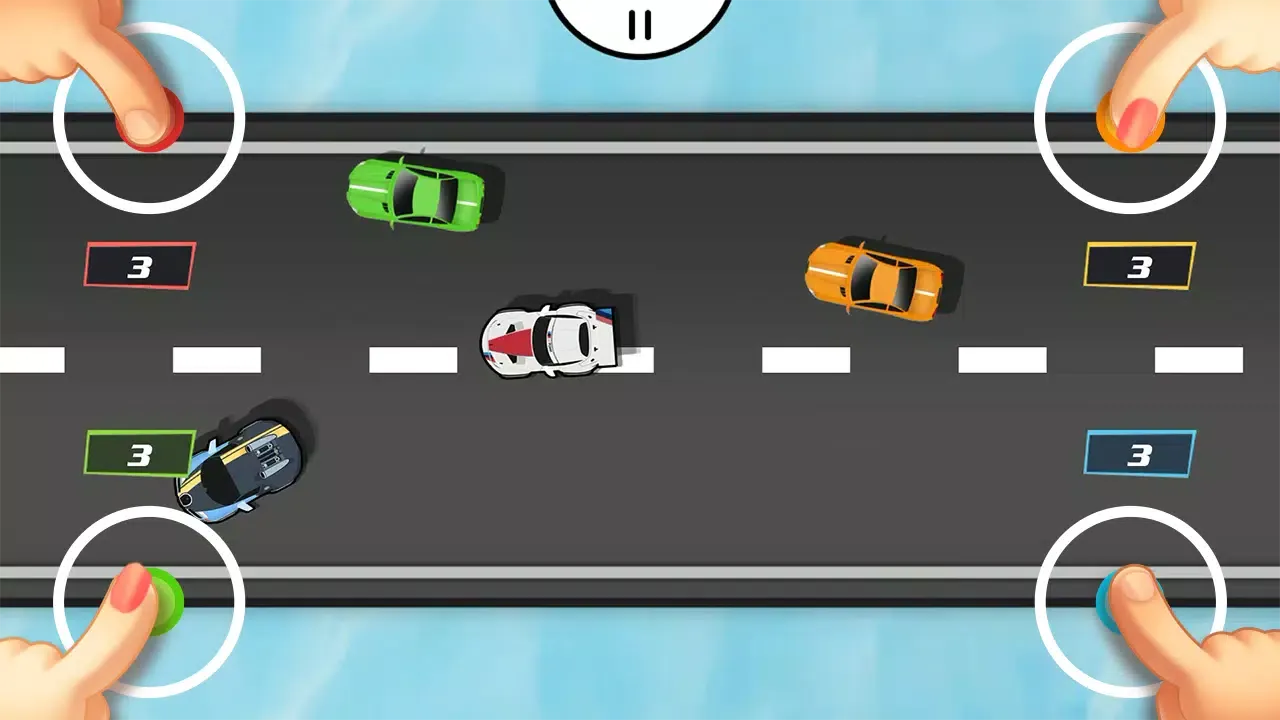Screen dimensions: 1280x720
Task: Select the yellow player's score box showing 3
Action: pyautogui.click(x=1138, y=266)
